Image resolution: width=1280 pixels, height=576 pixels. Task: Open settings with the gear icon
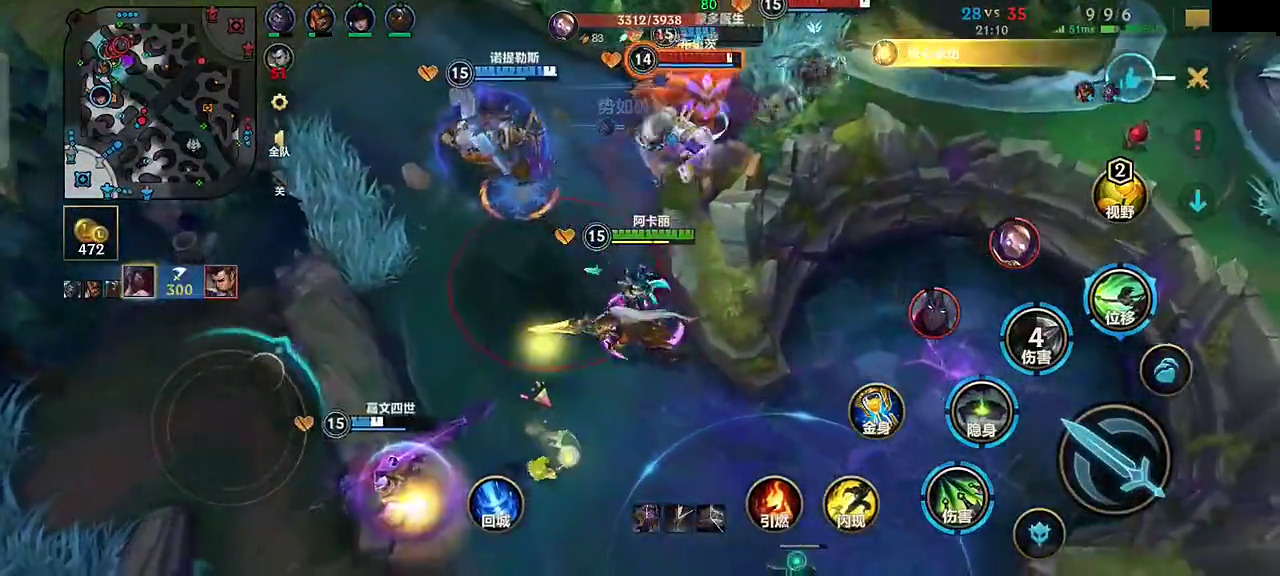(279, 102)
